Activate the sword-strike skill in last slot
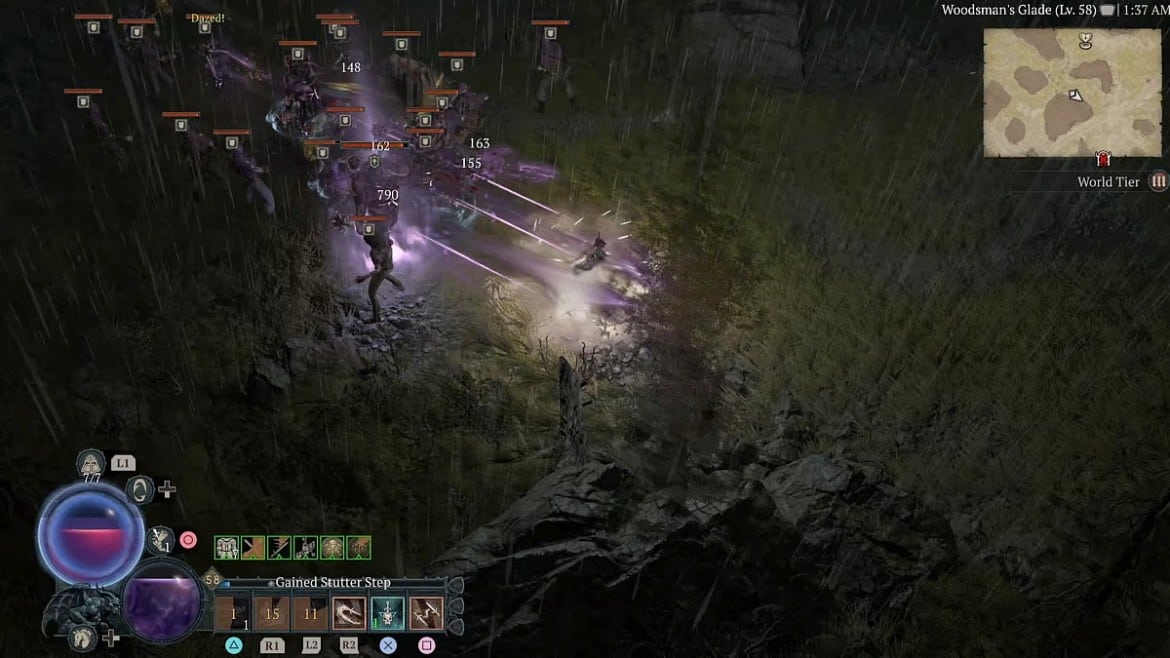Viewport: 1170px width, 658px height. (x=427, y=613)
